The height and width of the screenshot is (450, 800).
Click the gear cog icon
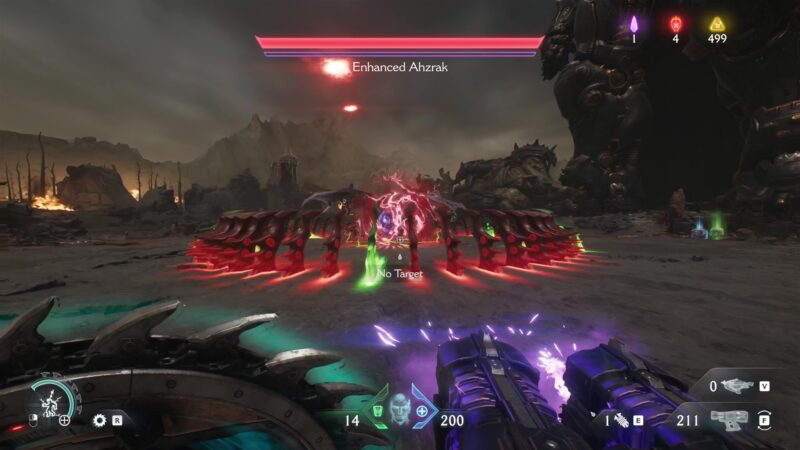100,420
